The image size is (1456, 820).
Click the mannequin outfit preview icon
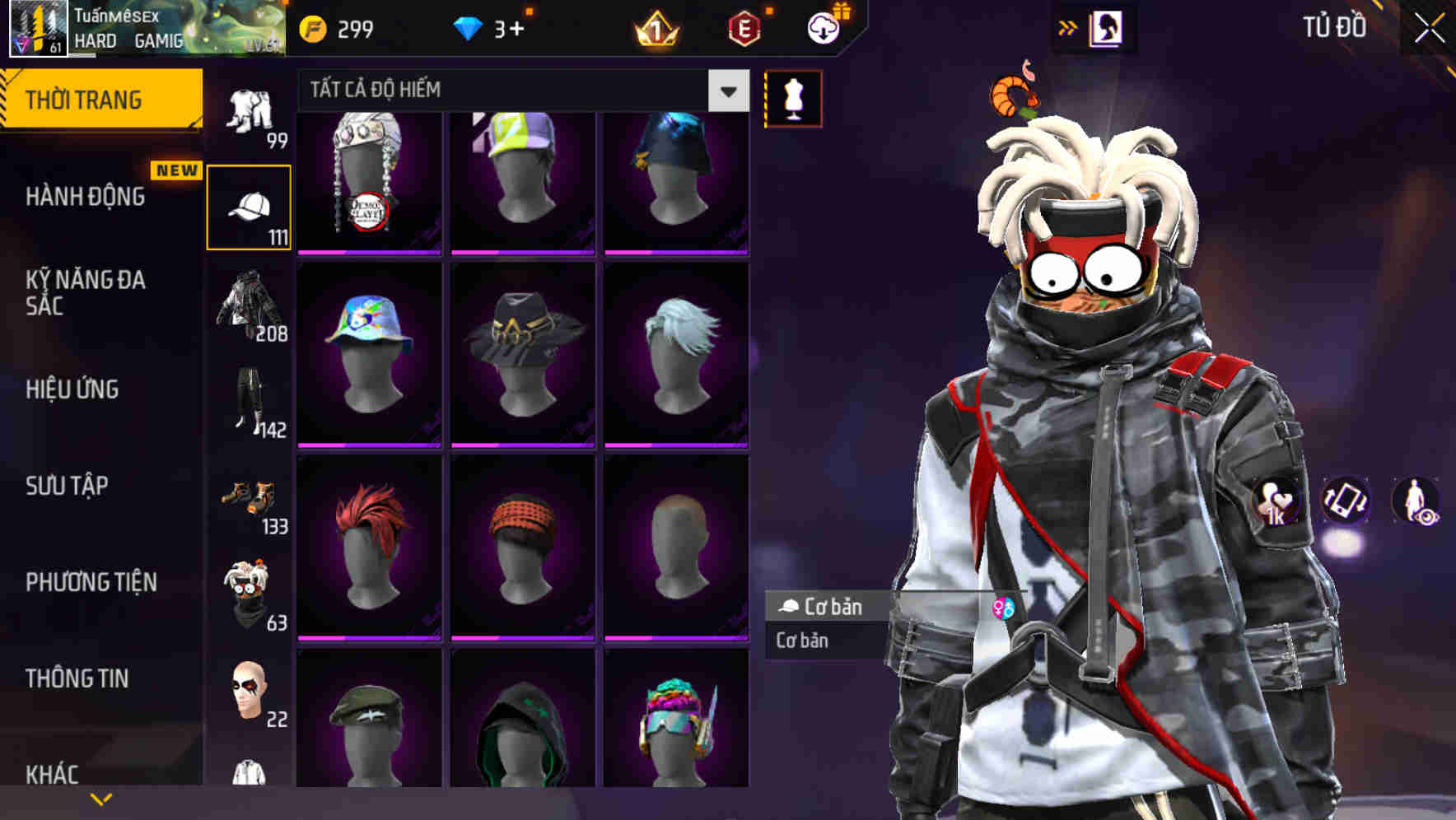click(794, 98)
